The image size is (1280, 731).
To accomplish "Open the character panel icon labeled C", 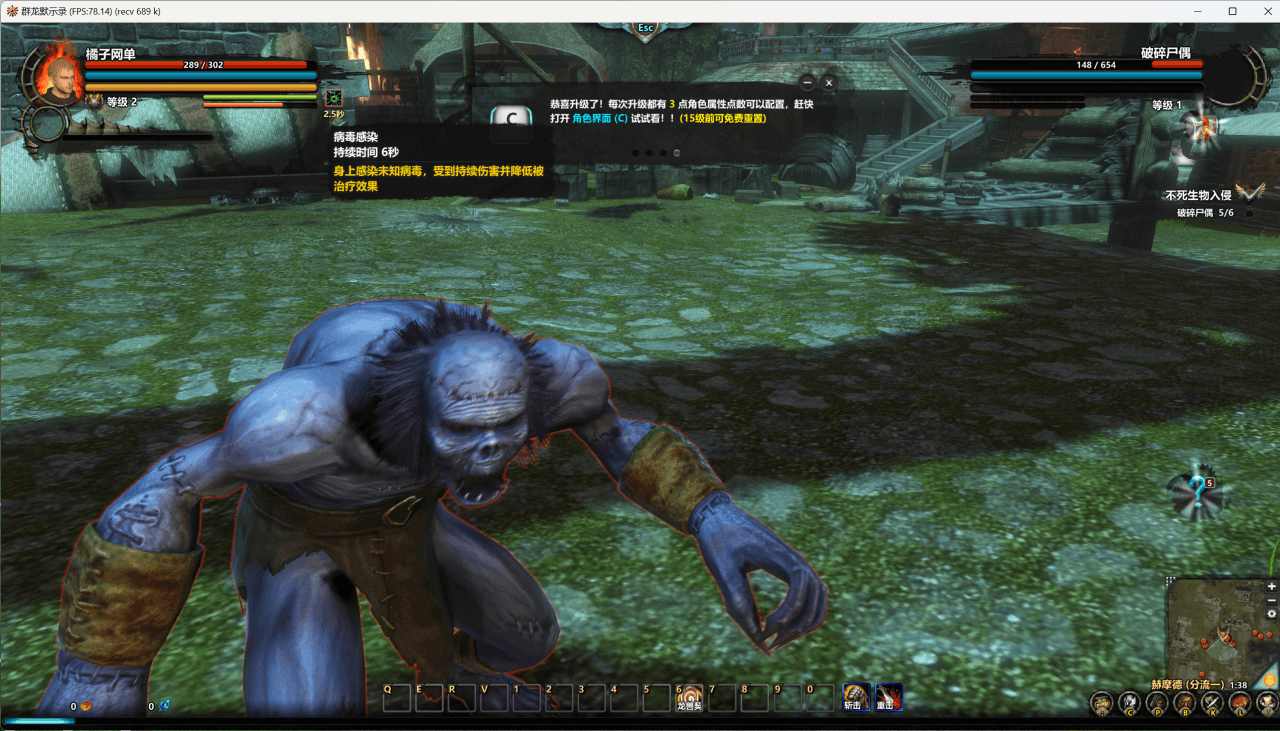I will point(1130,702).
